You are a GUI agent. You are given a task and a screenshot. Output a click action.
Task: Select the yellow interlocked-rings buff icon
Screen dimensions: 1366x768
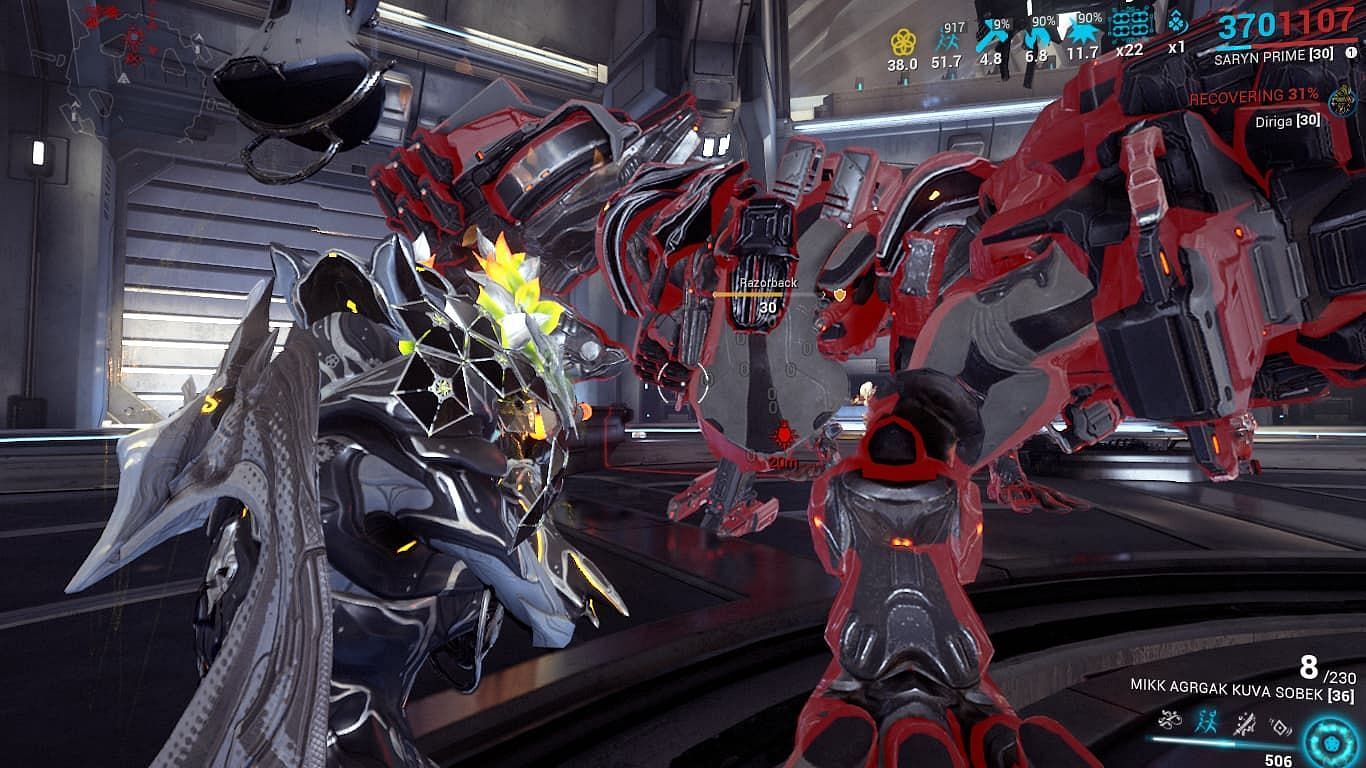click(x=903, y=42)
